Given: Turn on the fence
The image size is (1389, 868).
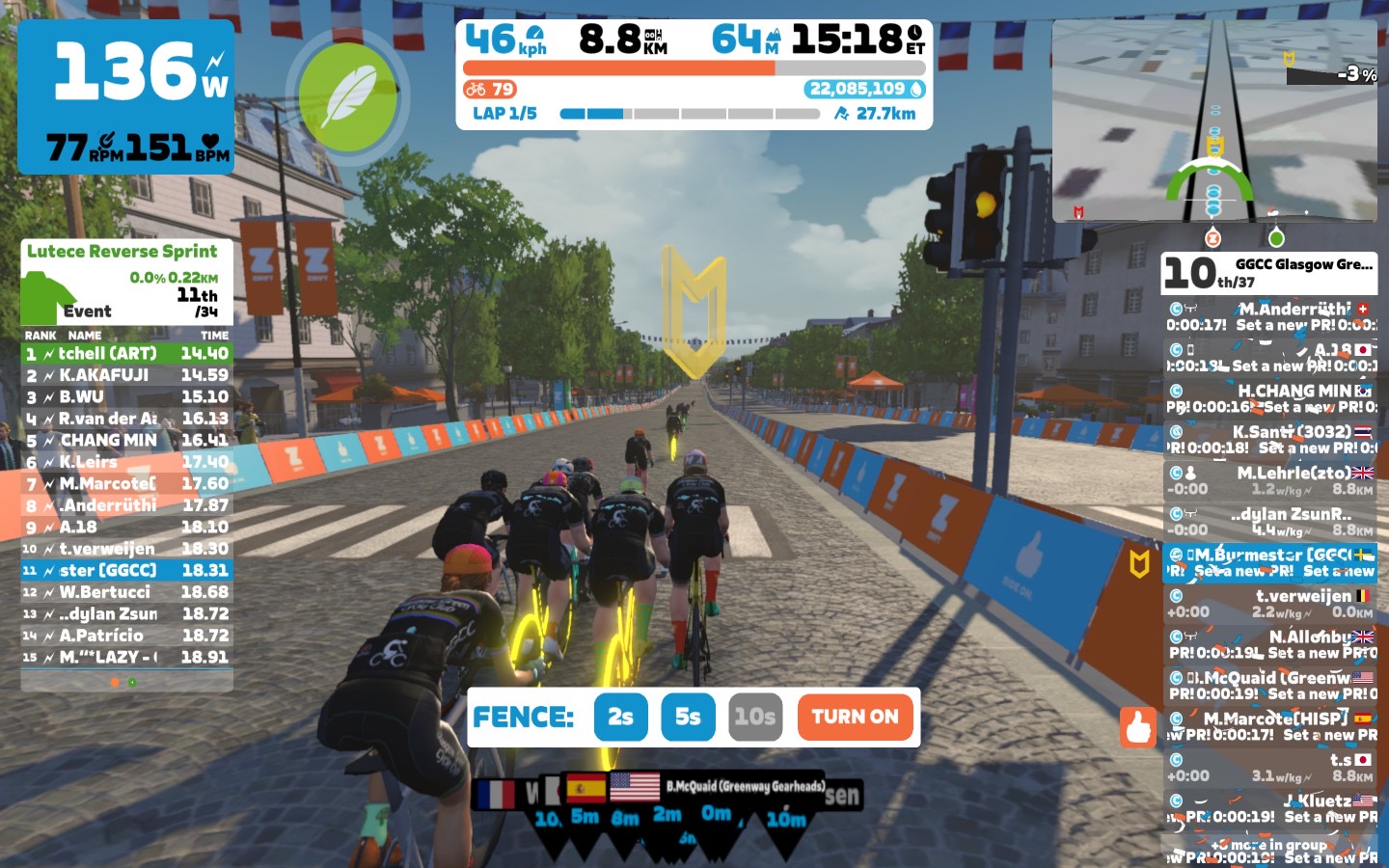Looking at the screenshot, I should point(855,717).
